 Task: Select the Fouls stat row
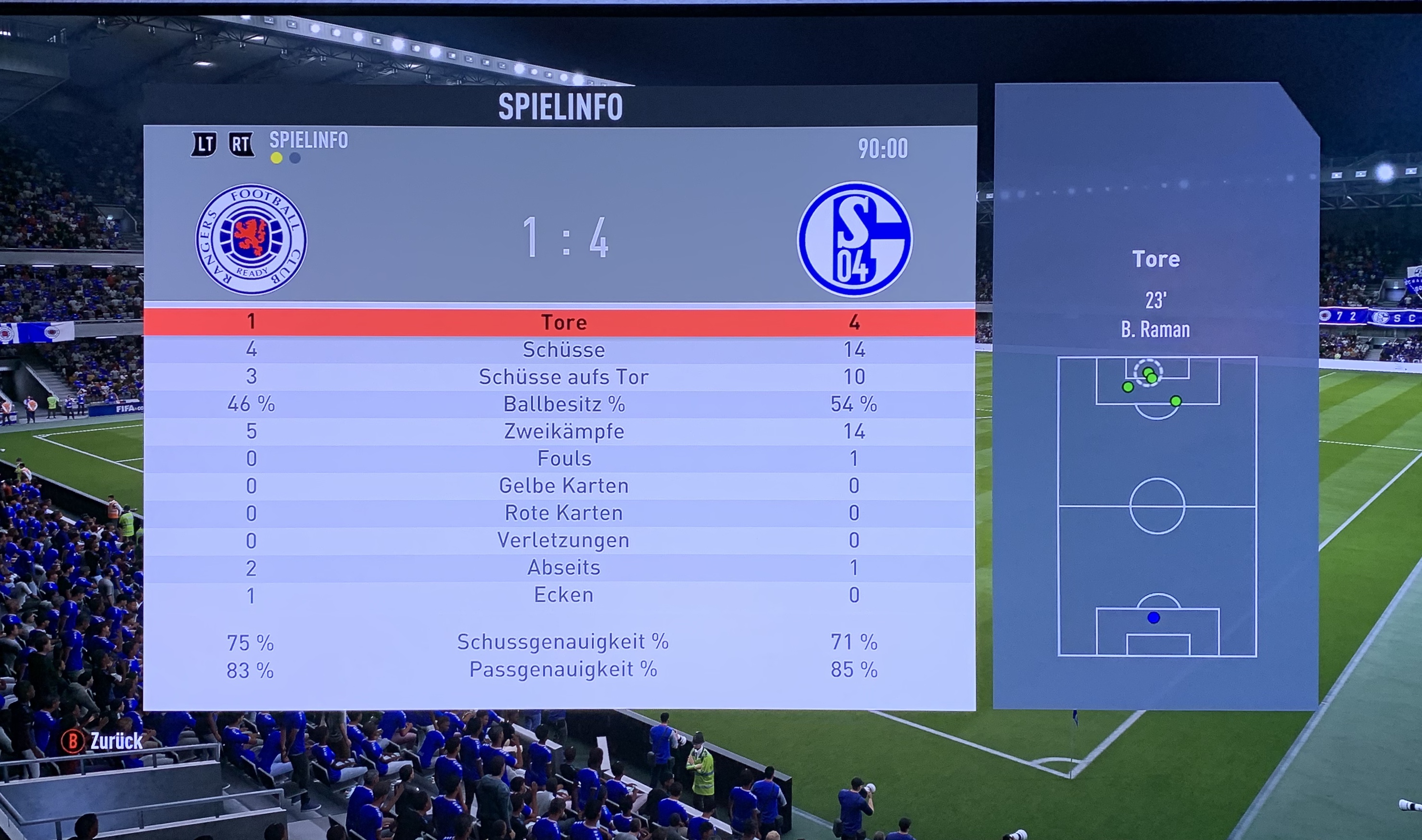point(563,459)
